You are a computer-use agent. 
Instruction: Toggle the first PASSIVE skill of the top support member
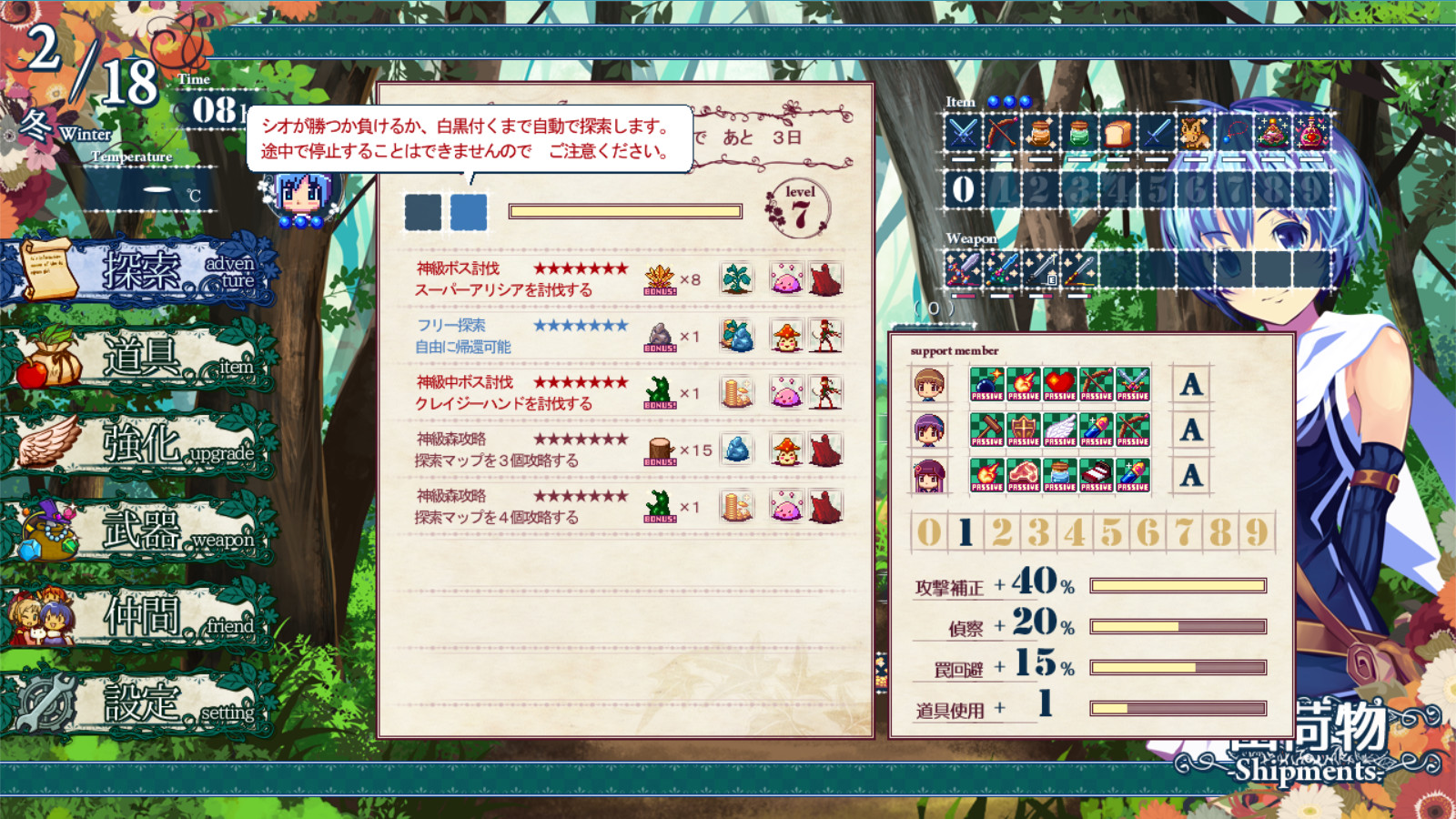pyautogui.click(x=987, y=385)
